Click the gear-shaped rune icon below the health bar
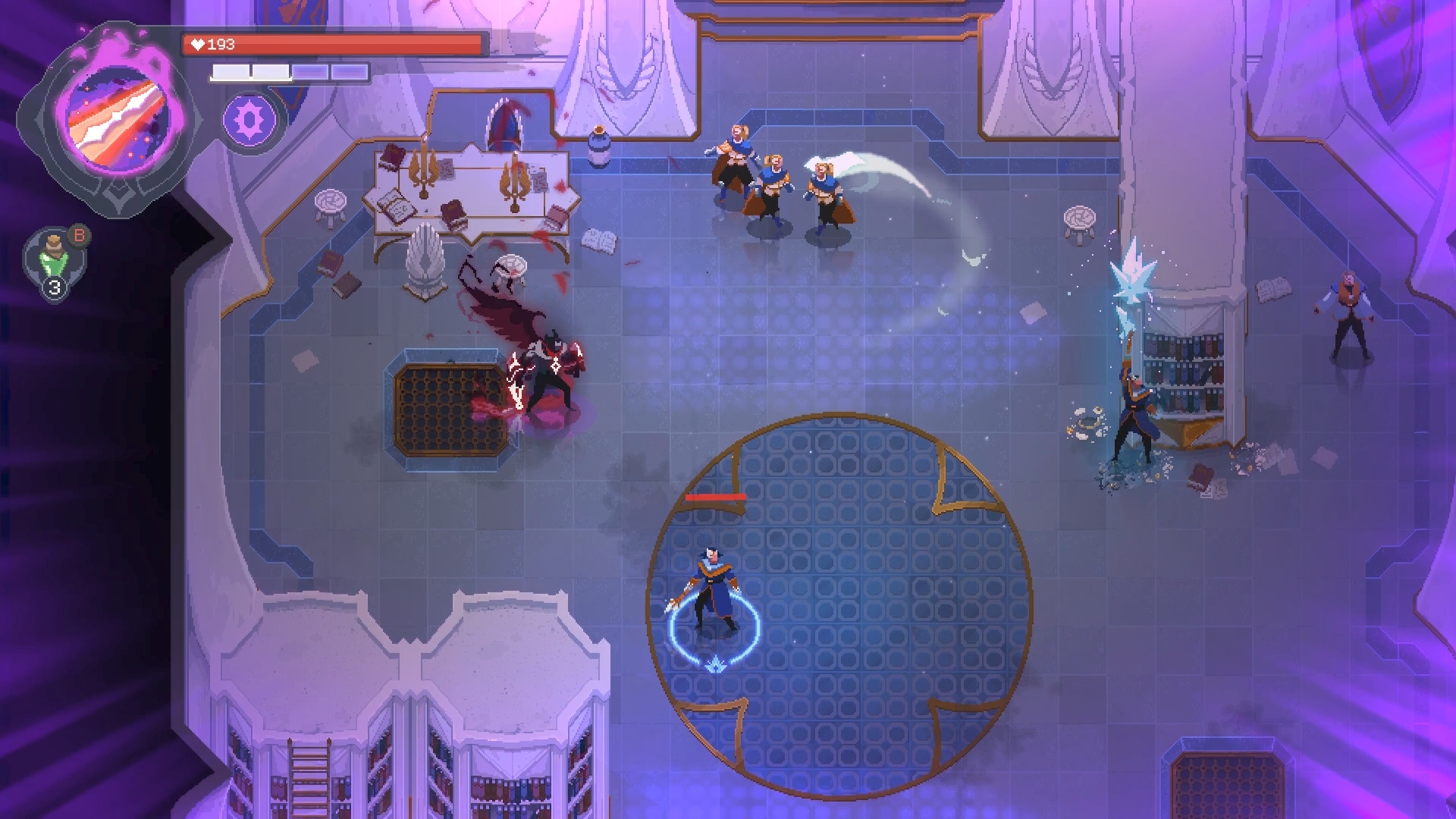This screenshot has width=1456, height=819. [250, 120]
